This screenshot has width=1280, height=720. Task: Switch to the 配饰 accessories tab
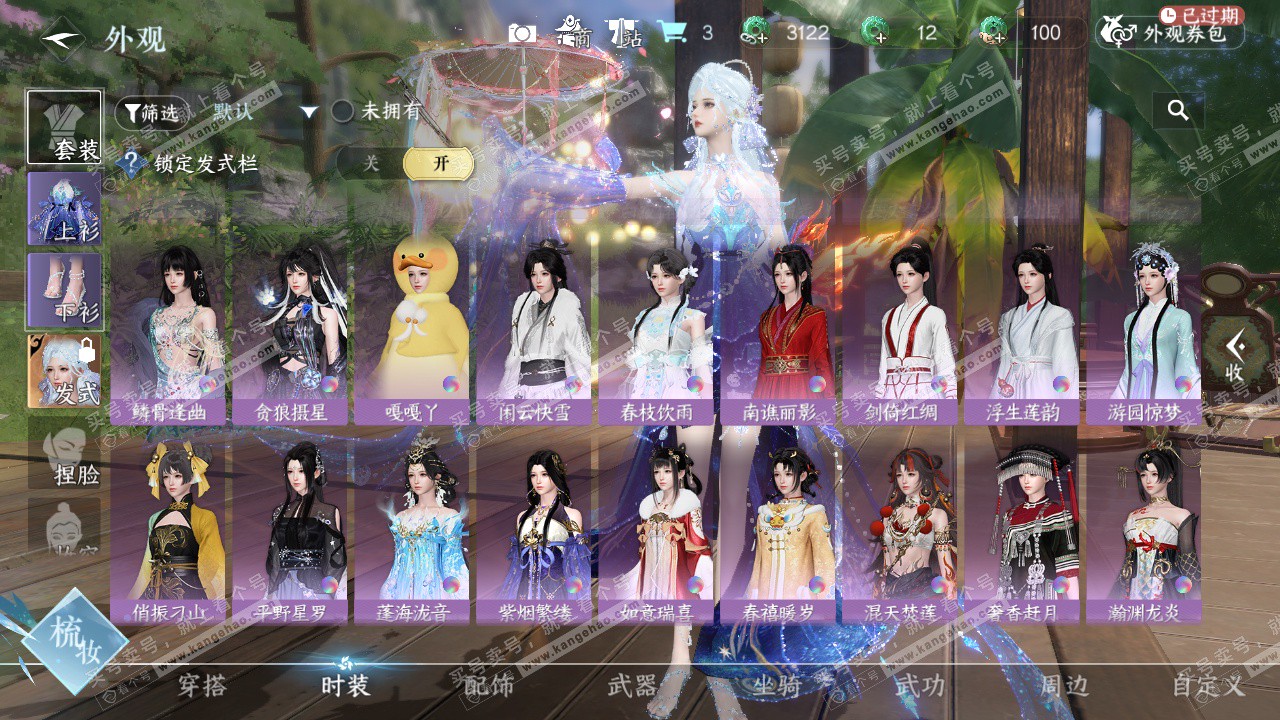pos(488,686)
